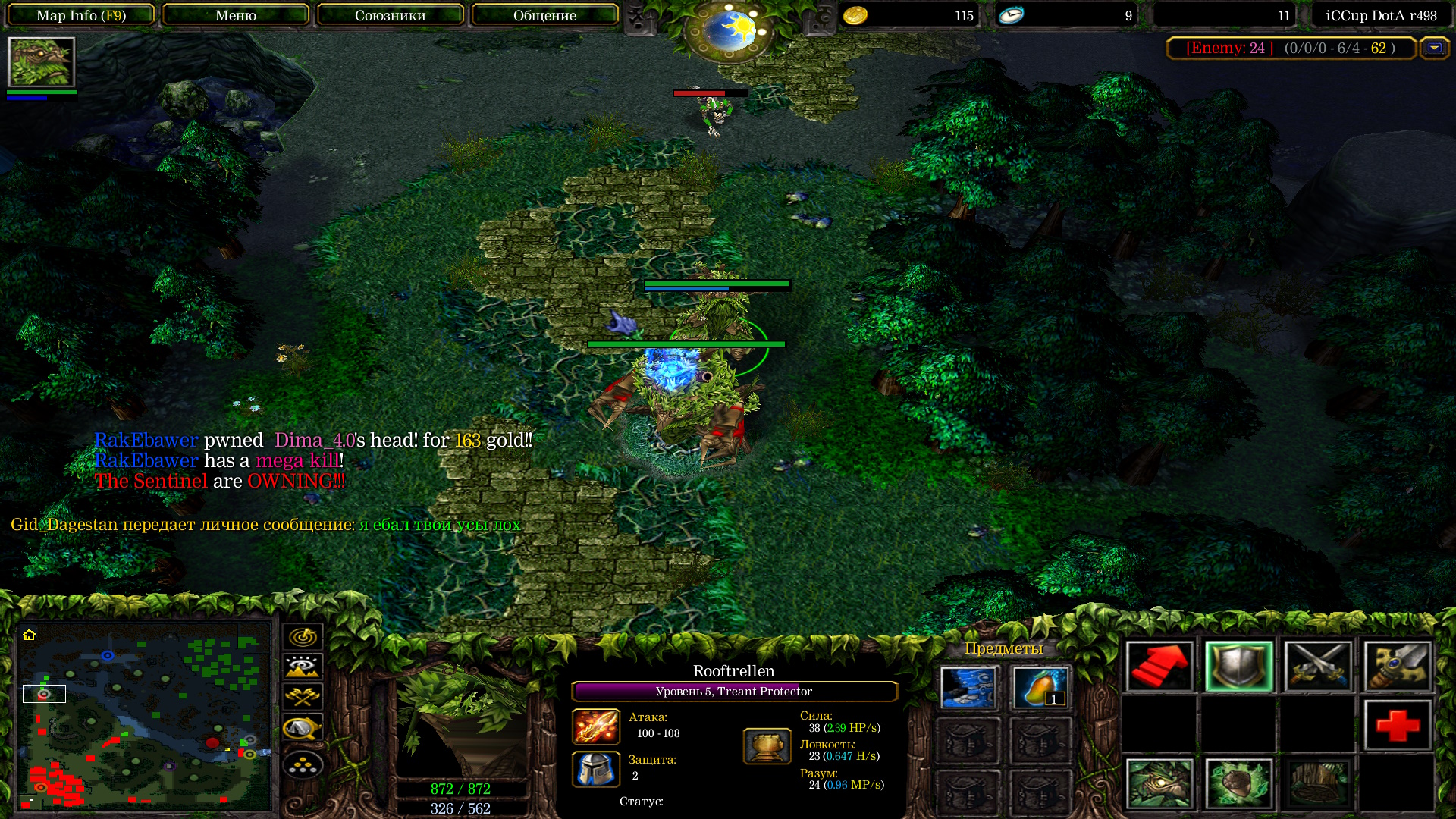Choose the red arrow Move command

pyautogui.click(x=1159, y=667)
